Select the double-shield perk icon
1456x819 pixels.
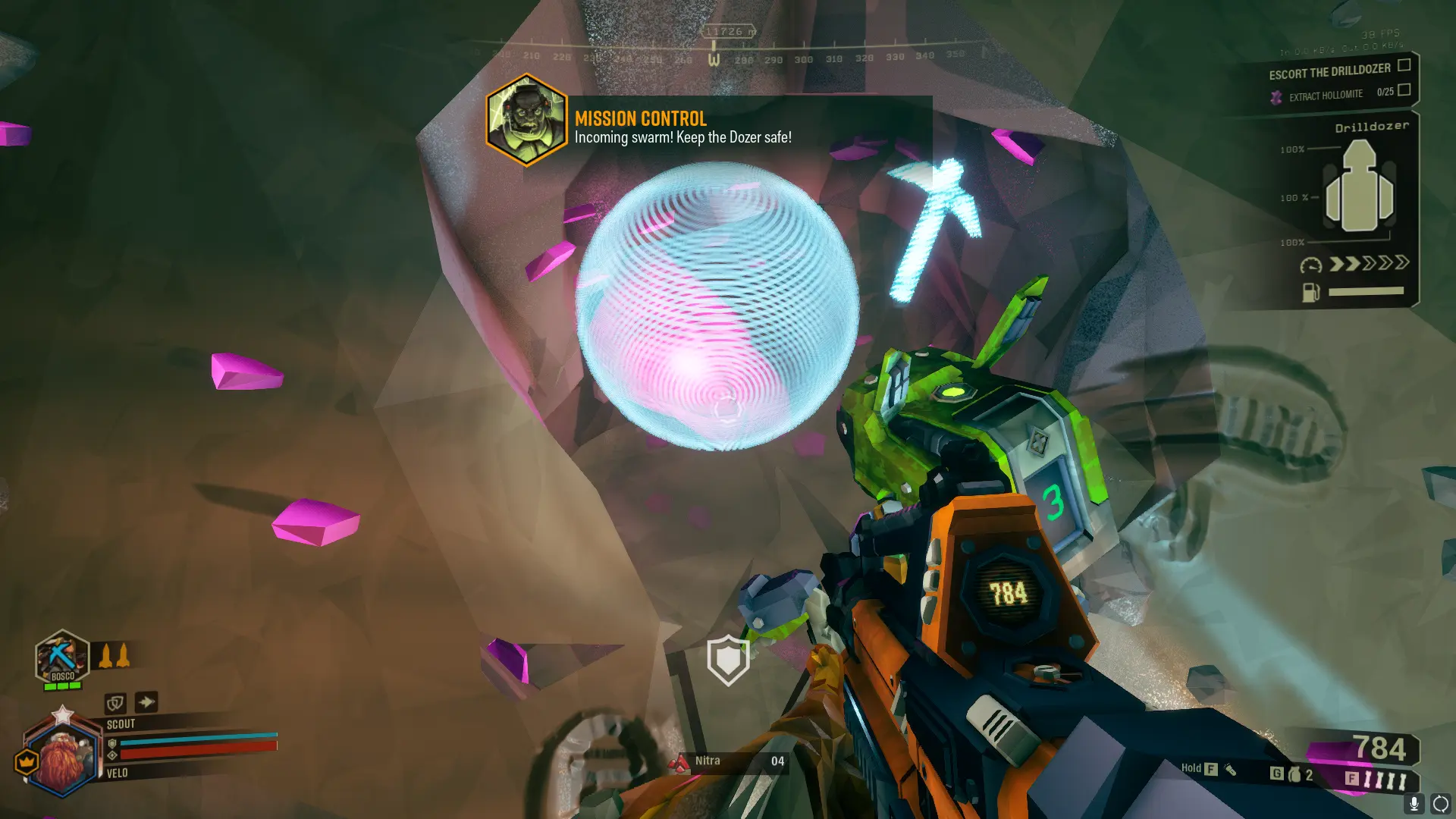tap(115, 703)
